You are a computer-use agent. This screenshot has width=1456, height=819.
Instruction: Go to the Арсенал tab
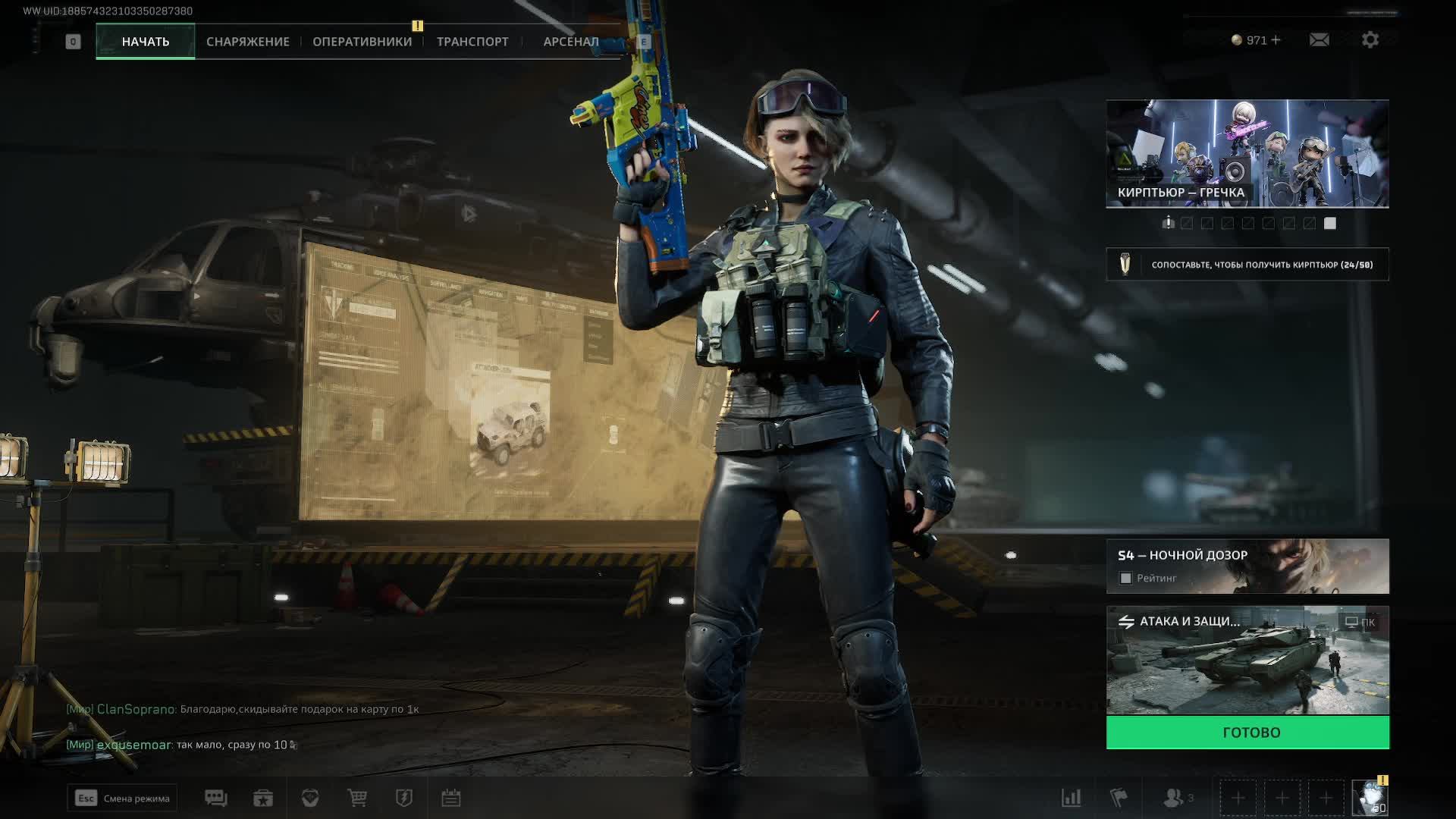pyautogui.click(x=570, y=42)
